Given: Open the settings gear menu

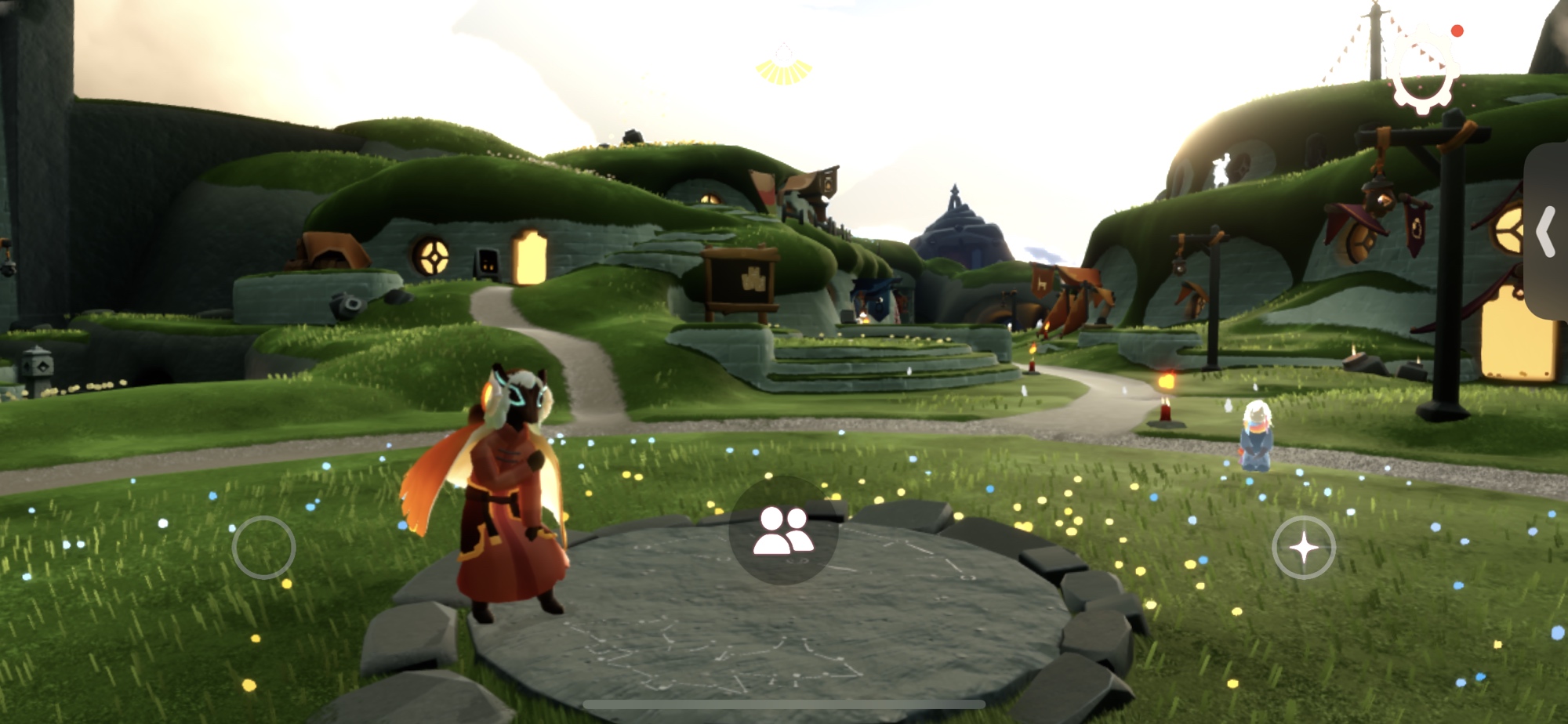Looking at the screenshot, I should (1424, 78).
